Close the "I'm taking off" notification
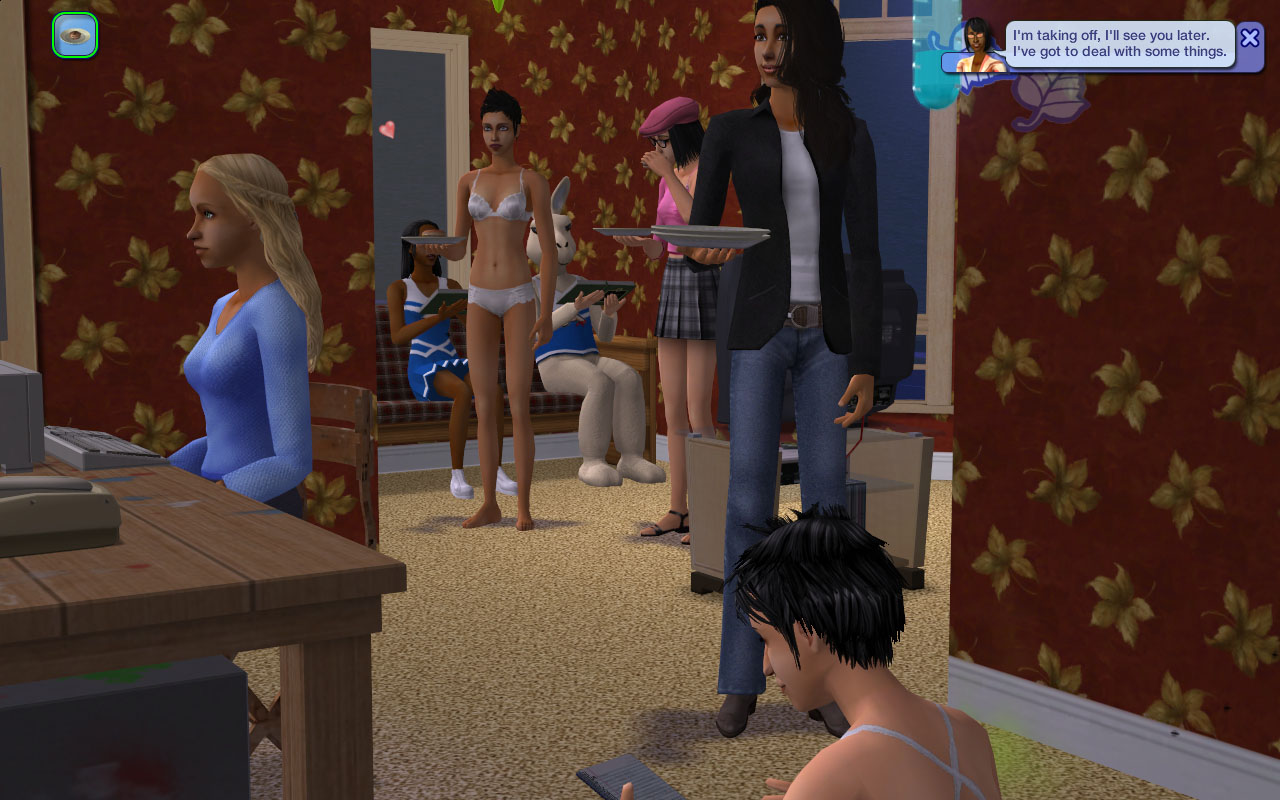Image resolution: width=1280 pixels, height=800 pixels. point(1249,39)
